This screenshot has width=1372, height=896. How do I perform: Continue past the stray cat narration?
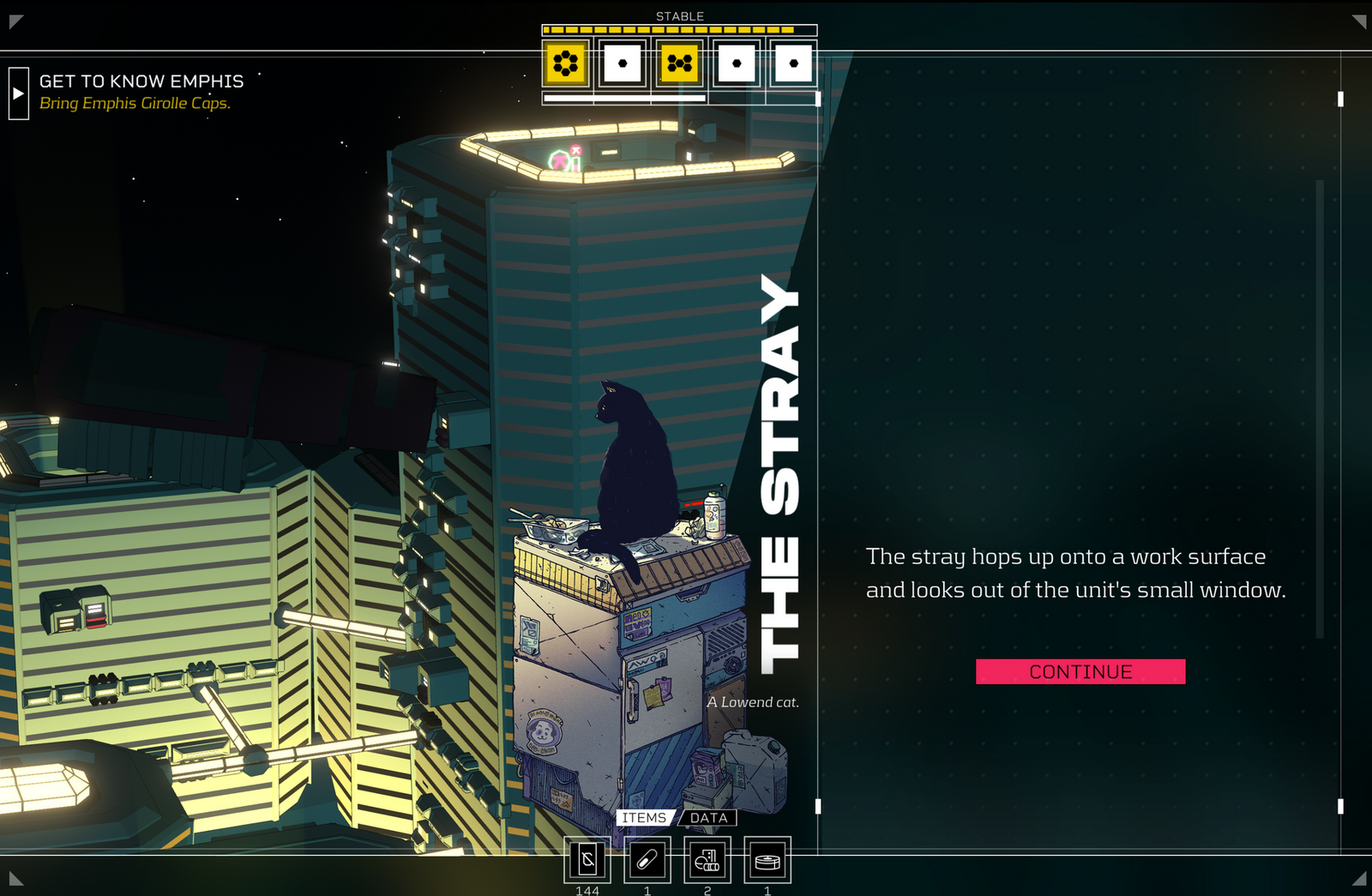click(1080, 671)
